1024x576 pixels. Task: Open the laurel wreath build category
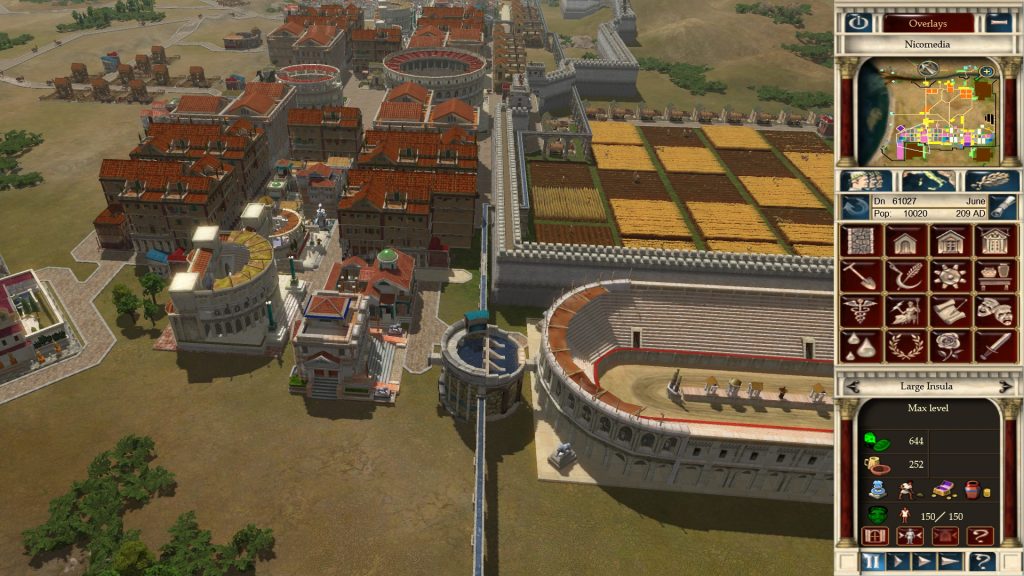click(904, 345)
